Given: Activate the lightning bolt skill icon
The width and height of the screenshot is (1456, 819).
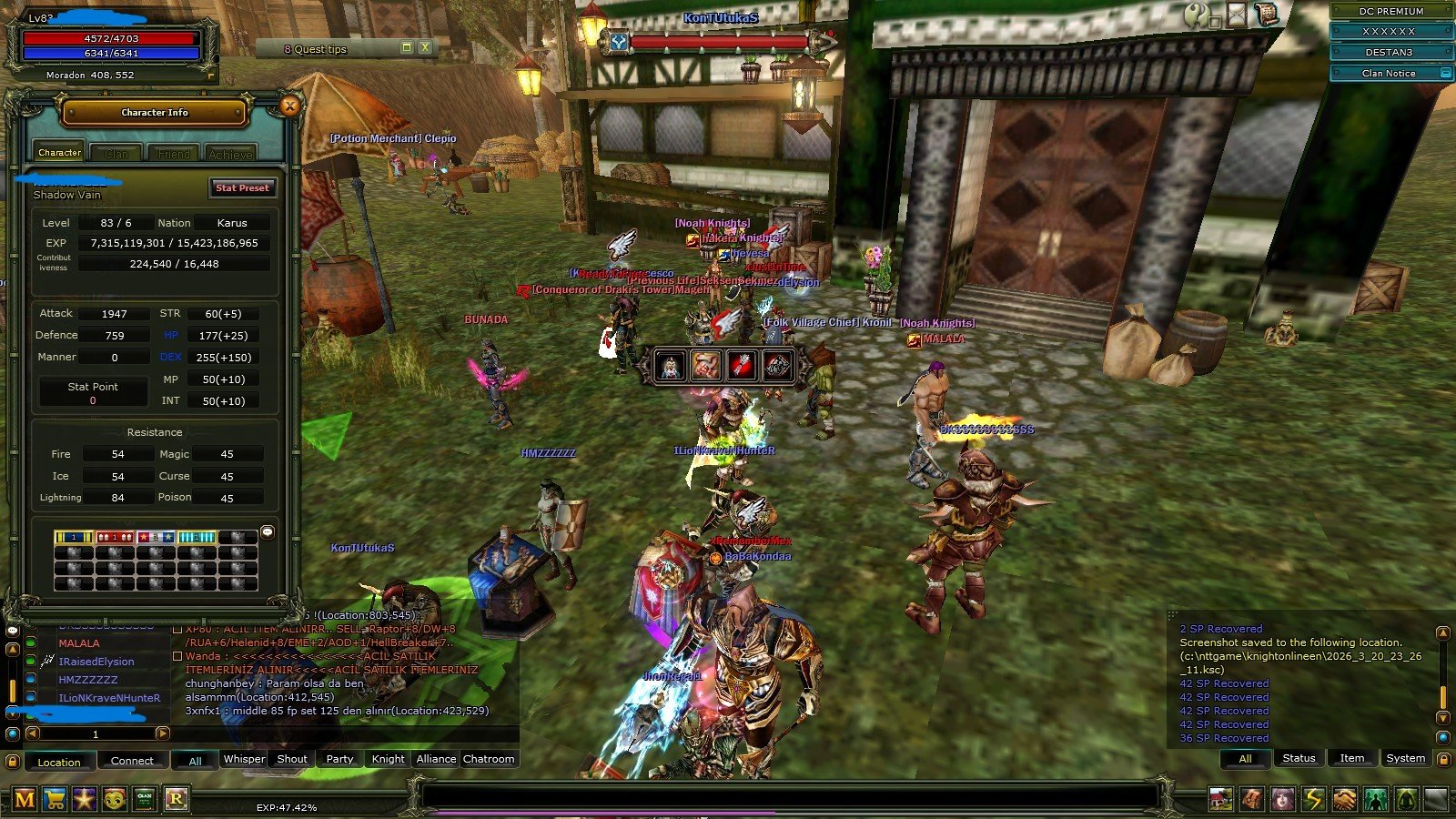Looking at the screenshot, I should pos(1313,800).
